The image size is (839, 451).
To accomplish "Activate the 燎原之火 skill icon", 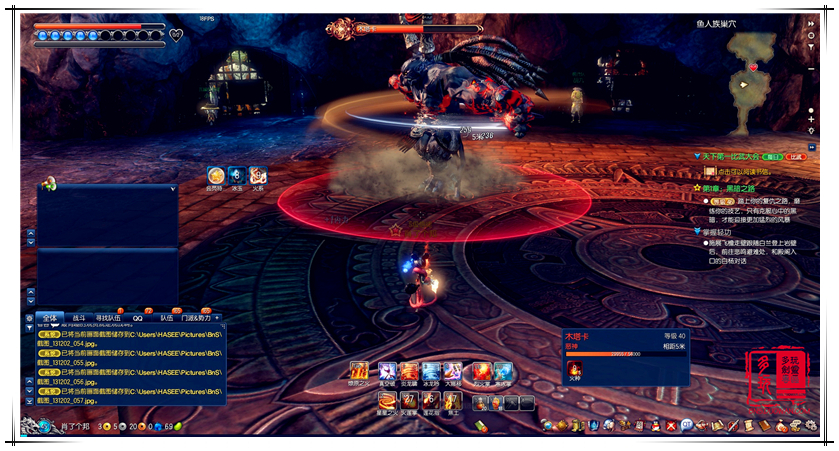I will [x=359, y=371].
